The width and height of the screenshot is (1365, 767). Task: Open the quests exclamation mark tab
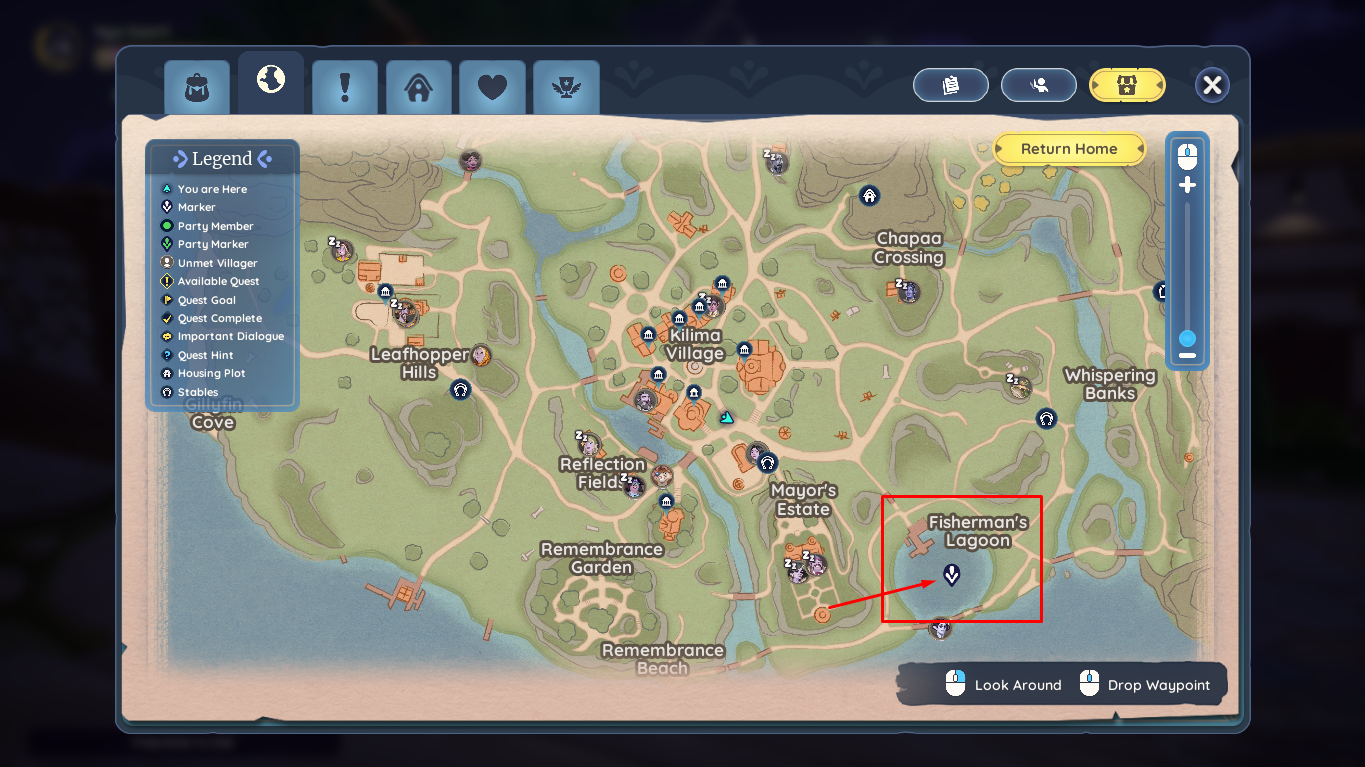[344, 87]
